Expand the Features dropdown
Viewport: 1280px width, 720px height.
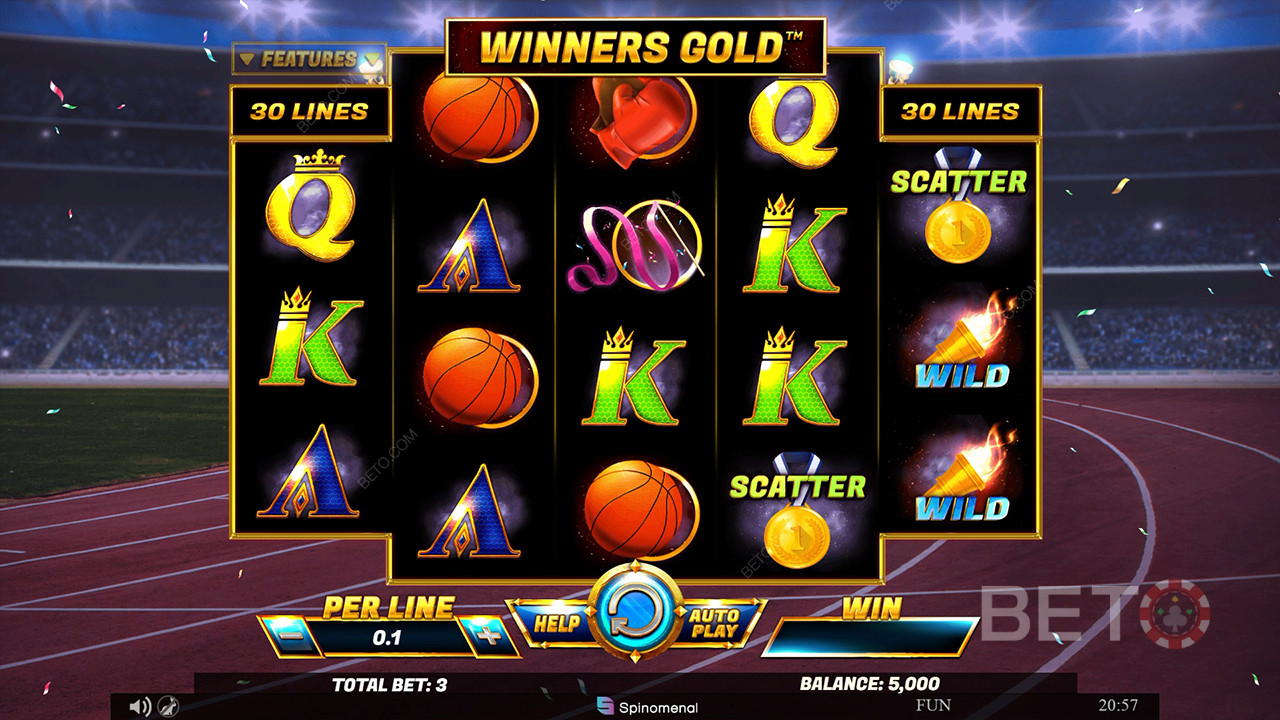point(308,60)
